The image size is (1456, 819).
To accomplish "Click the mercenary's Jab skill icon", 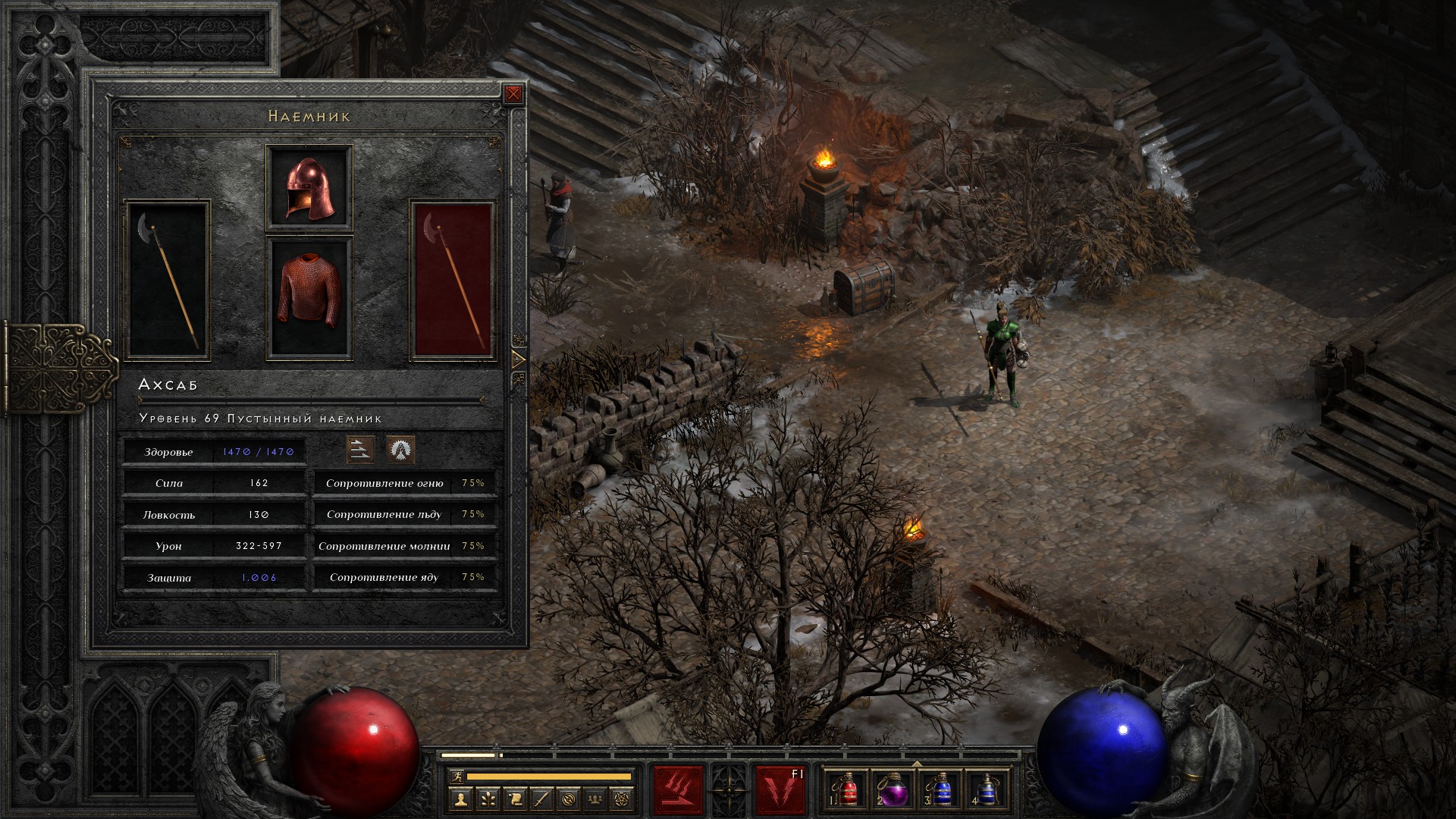I will coord(360,450).
